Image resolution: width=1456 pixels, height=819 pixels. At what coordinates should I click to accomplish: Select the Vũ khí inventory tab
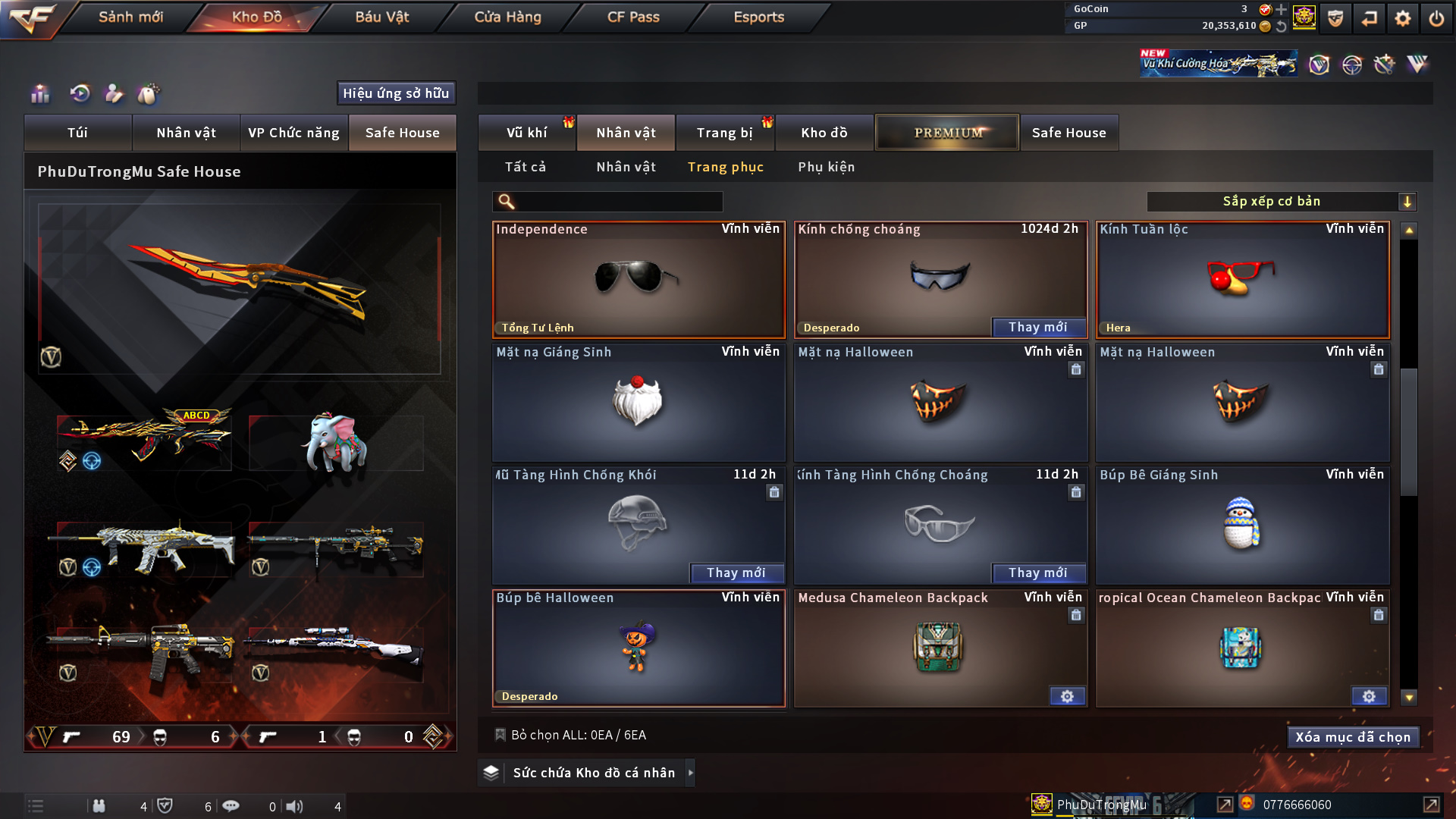tap(526, 133)
